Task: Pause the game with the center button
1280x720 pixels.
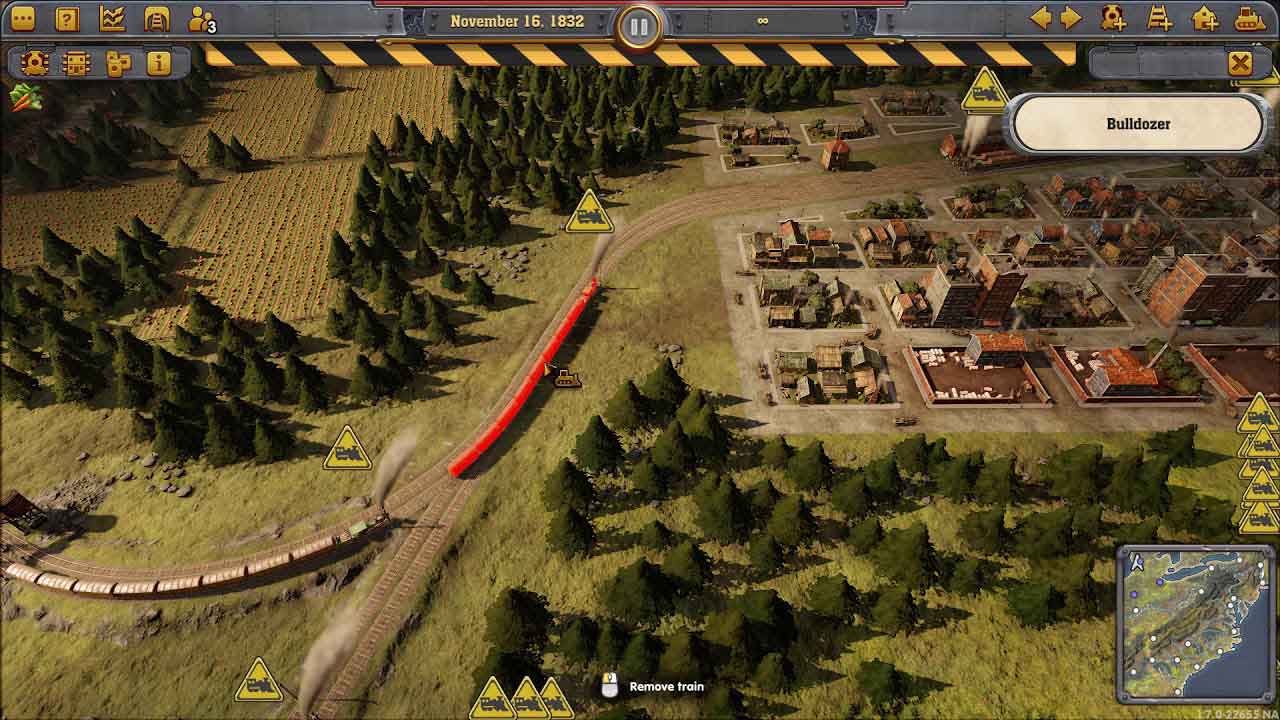Action: pos(639,24)
